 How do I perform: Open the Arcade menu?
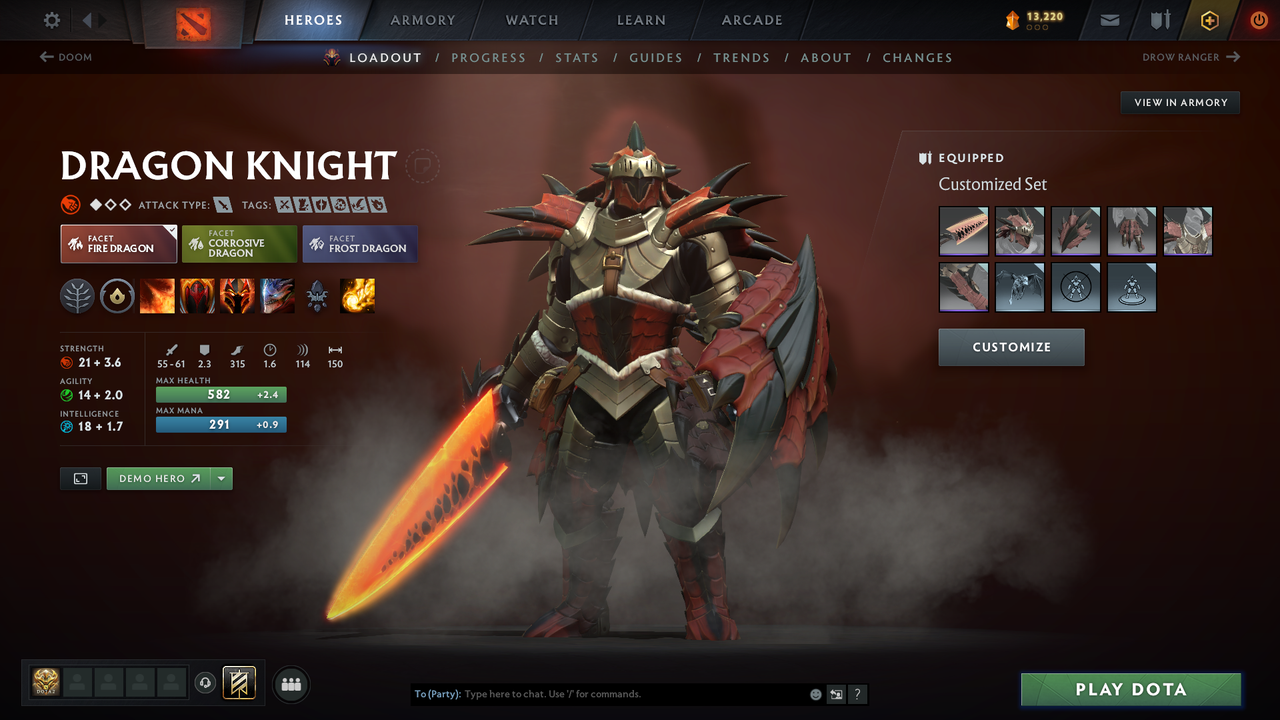point(751,20)
